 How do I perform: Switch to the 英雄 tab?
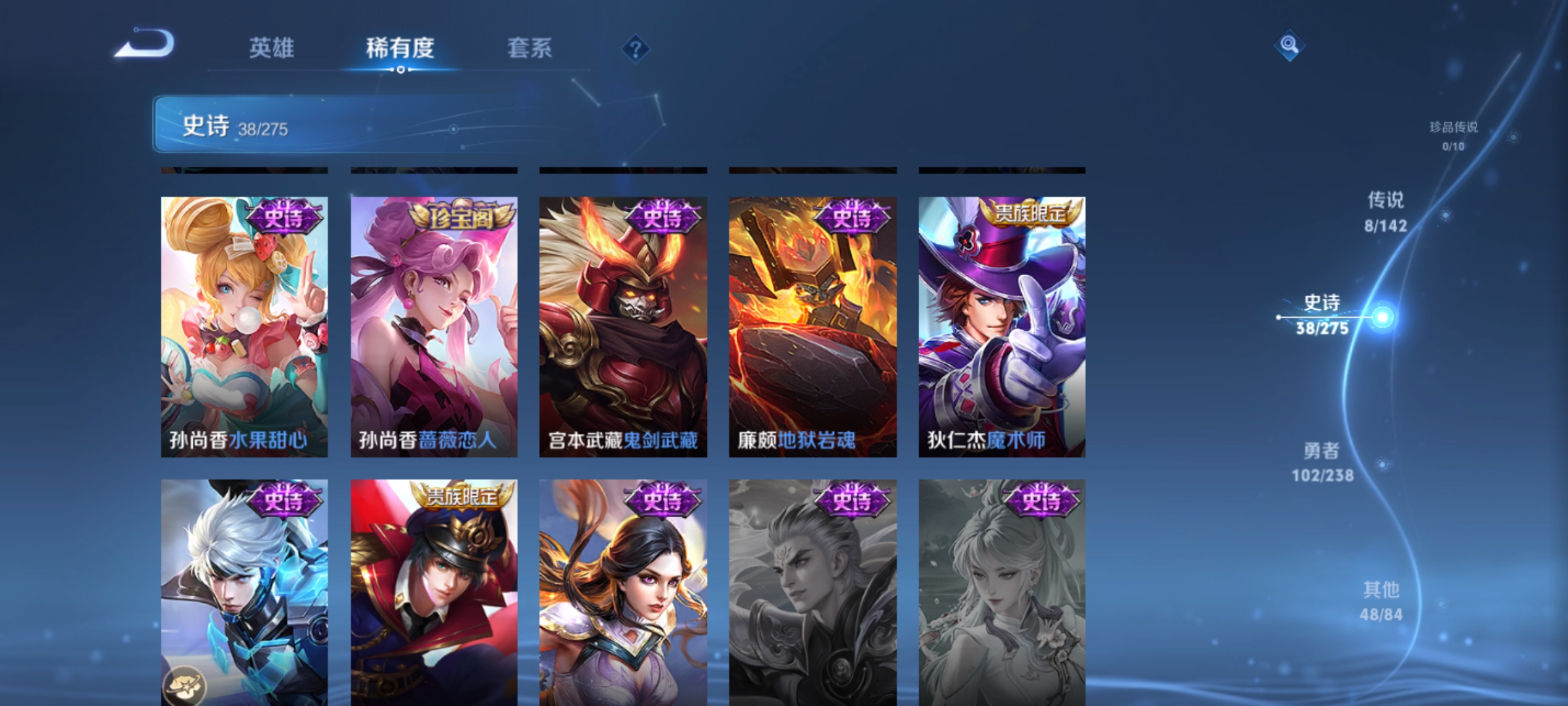click(273, 48)
